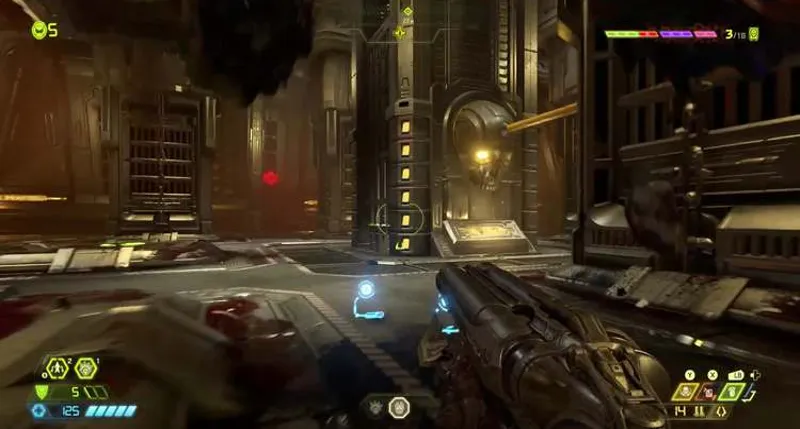The height and width of the screenshot is (429, 800).
Task: Select the yellow hexagon equipment icon marked 2
Action: (56, 368)
